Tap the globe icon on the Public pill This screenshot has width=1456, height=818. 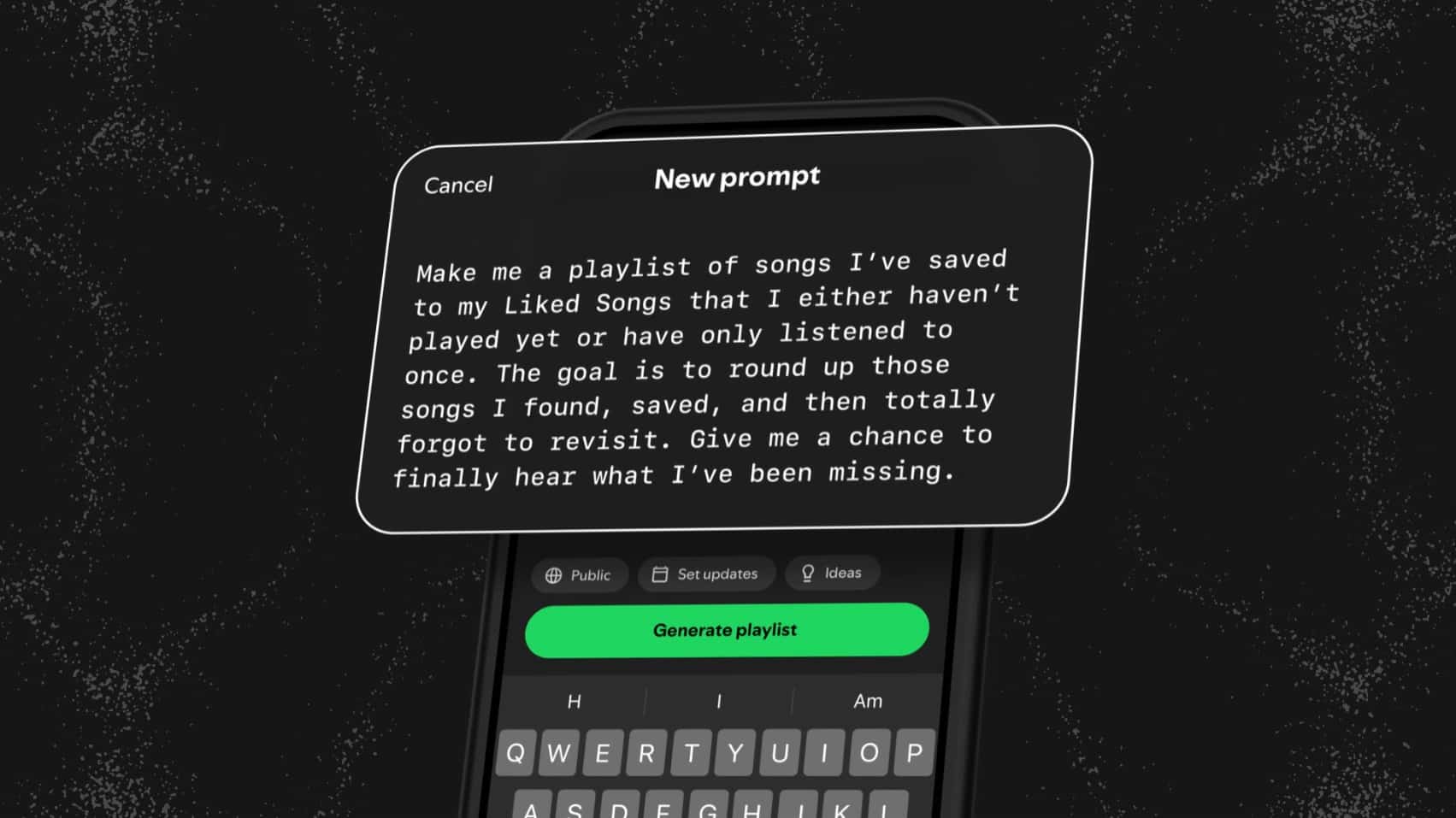click(554, 575)
